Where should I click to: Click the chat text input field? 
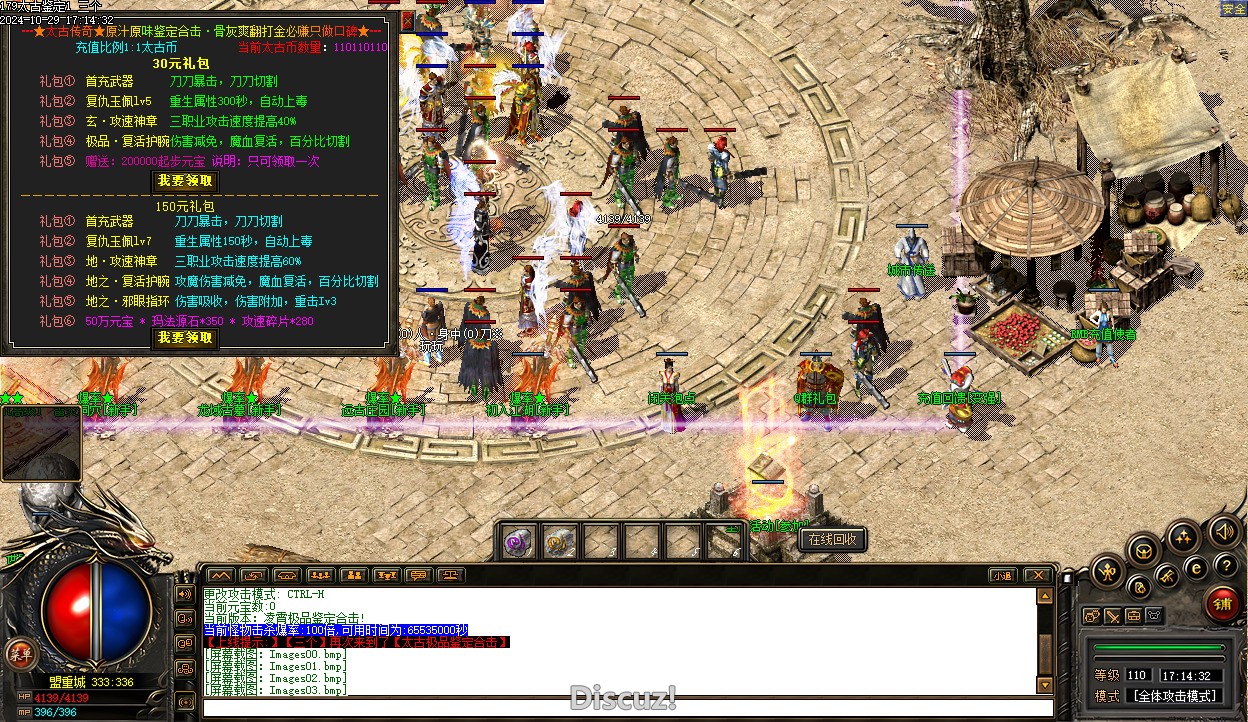pos(620,708)
